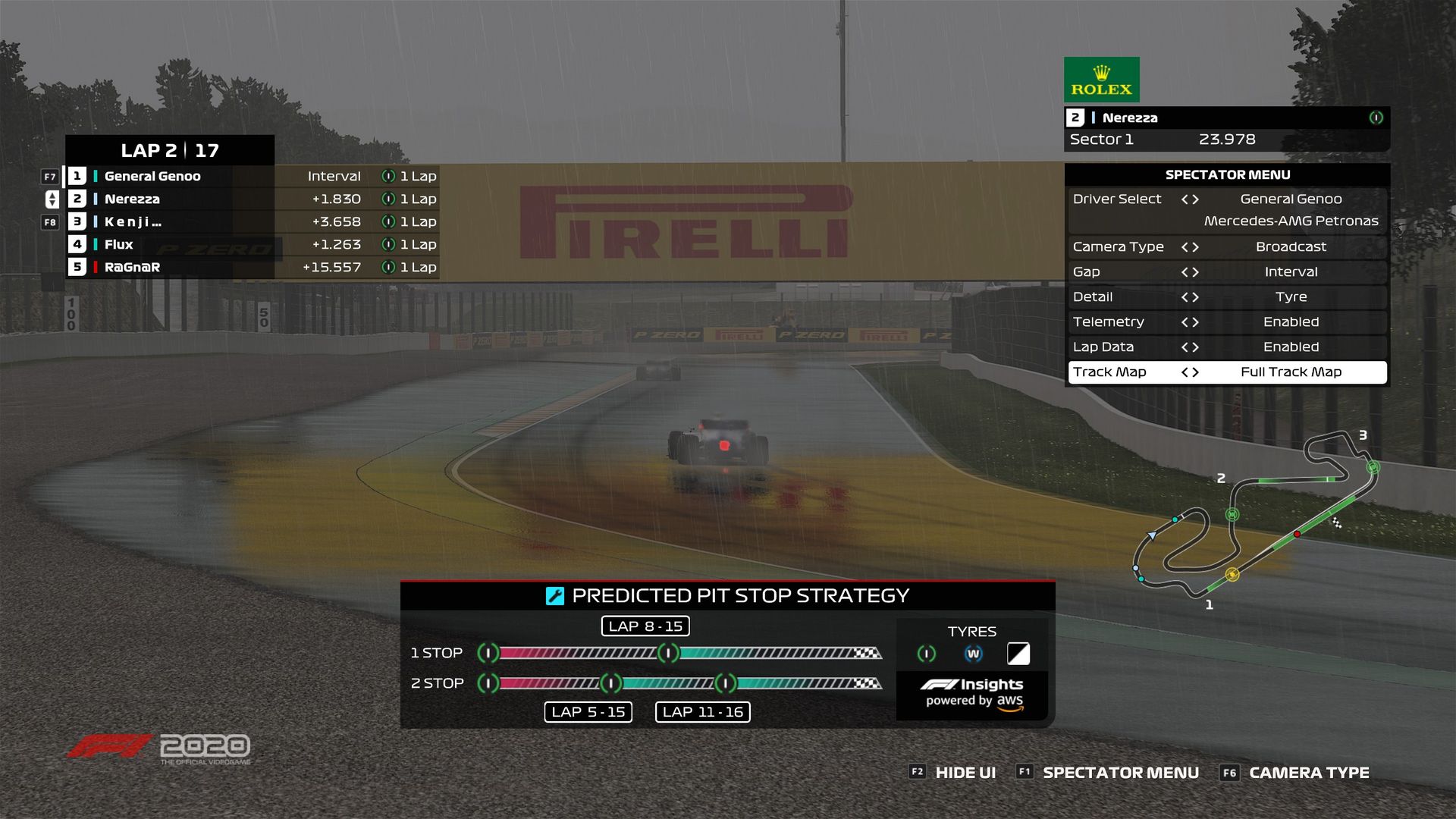Toggle the Telemetry setting
The image size is (1456, 819).
(1227, 322)
